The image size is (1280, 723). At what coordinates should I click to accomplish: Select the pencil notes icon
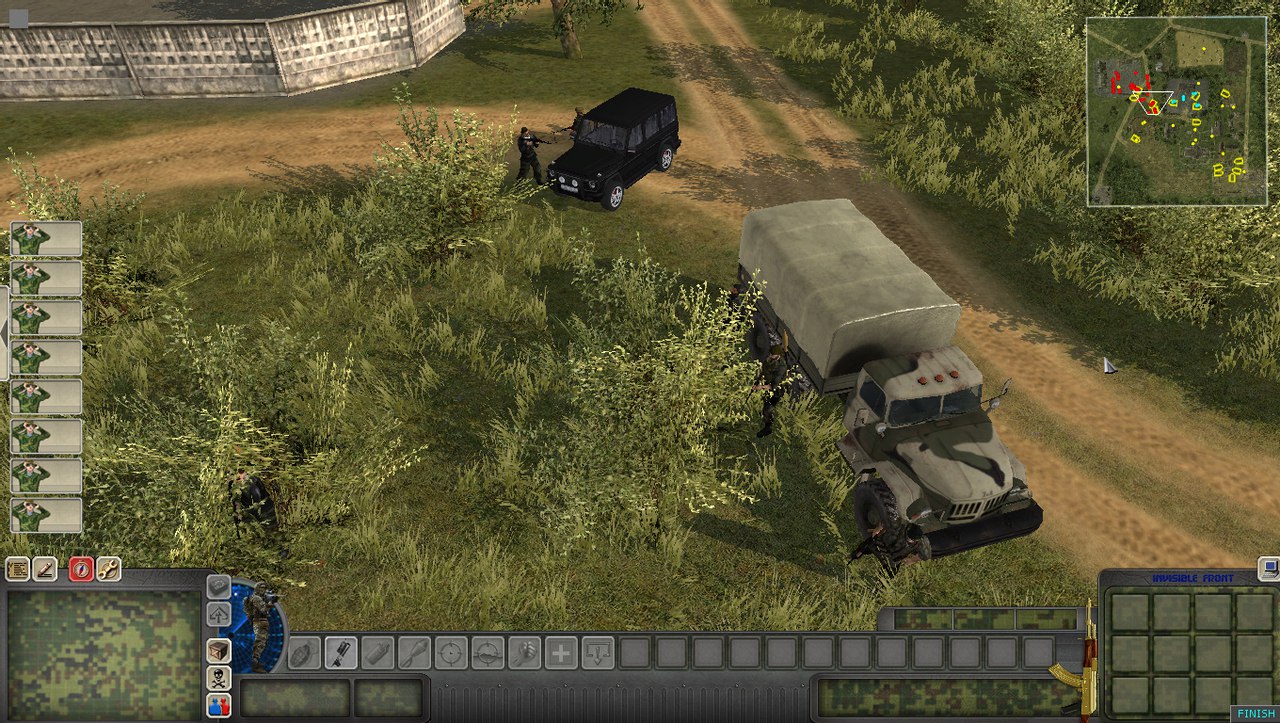(45, 569)
